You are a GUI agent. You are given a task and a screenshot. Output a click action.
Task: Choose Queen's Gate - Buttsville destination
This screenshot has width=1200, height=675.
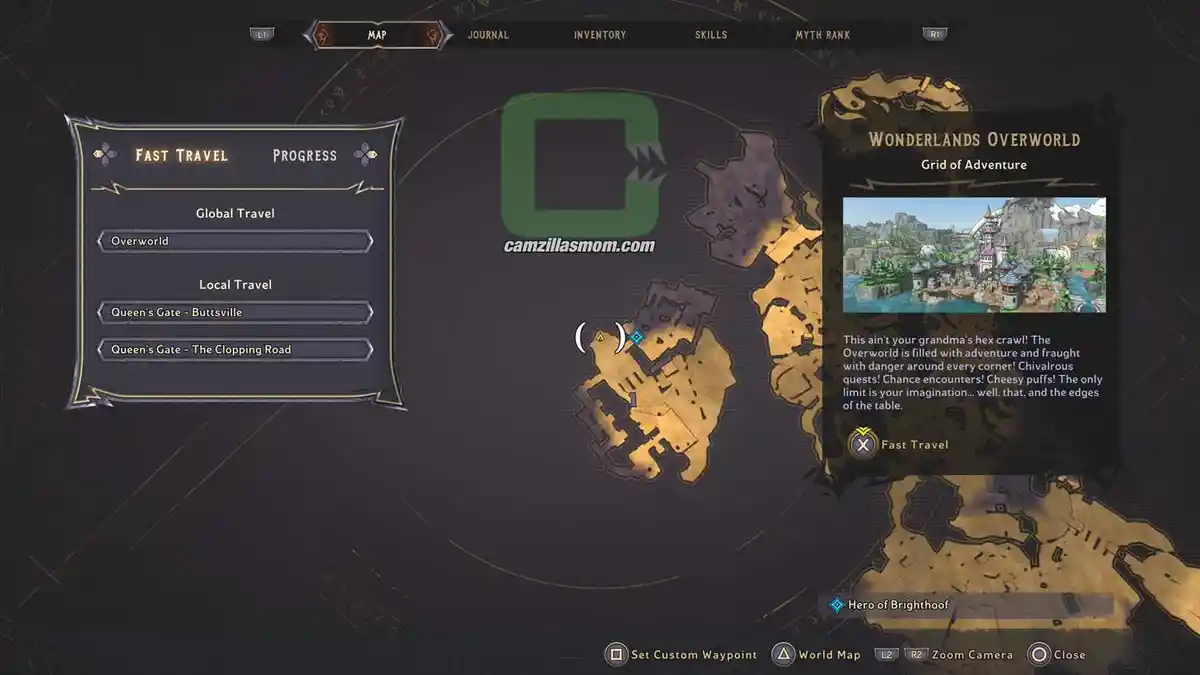[x=235, y=312]
